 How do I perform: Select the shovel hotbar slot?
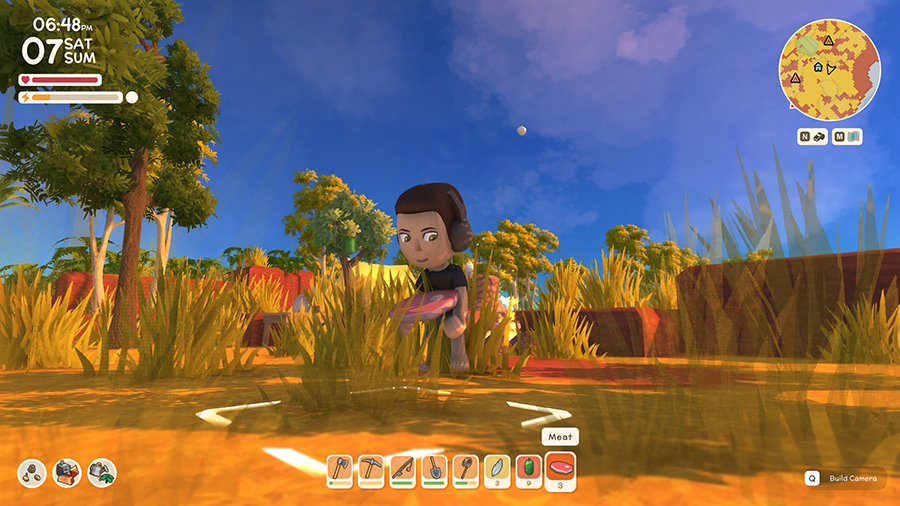(x=433, y=469)
